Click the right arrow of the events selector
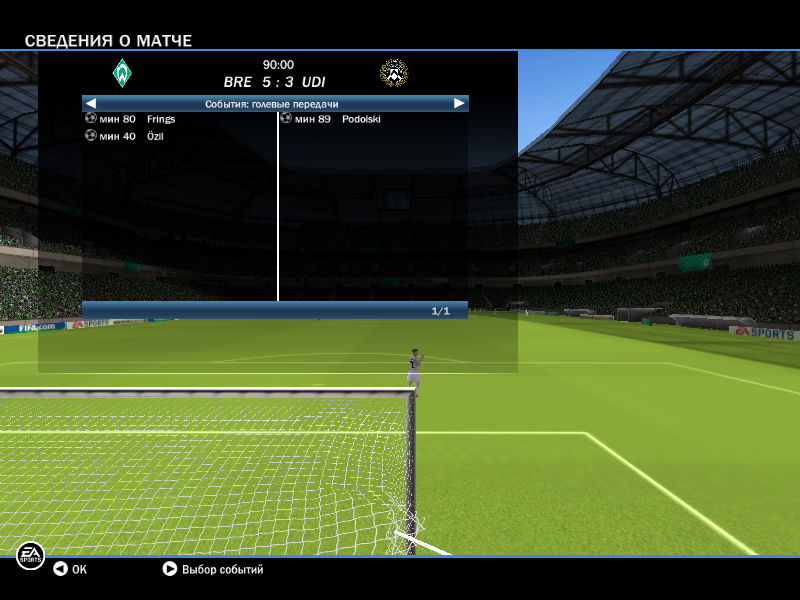This screenshot has width=800, height=600. click(459, 103)
